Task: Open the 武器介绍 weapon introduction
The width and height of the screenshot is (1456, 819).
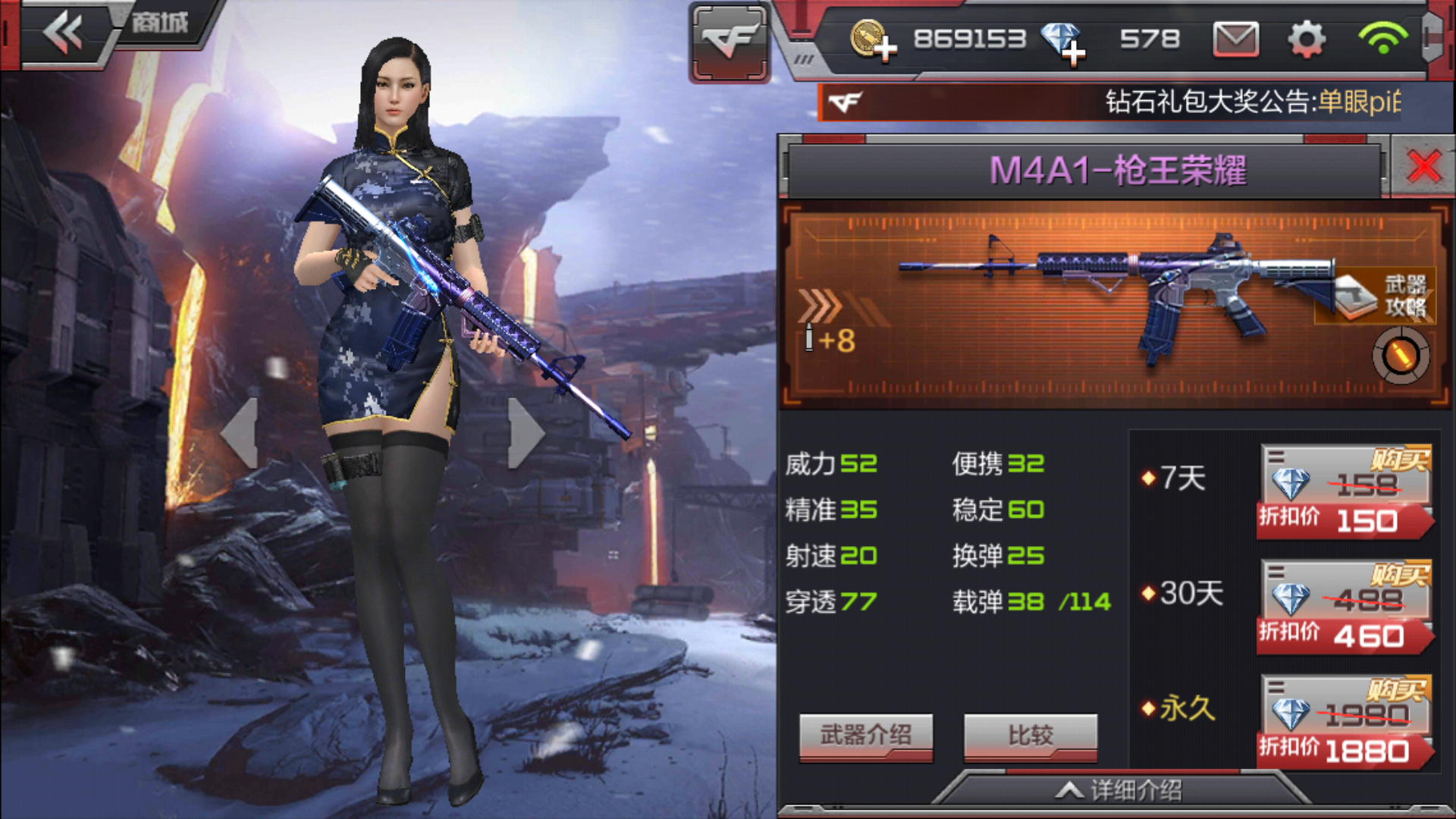Action: coord(865,736)
